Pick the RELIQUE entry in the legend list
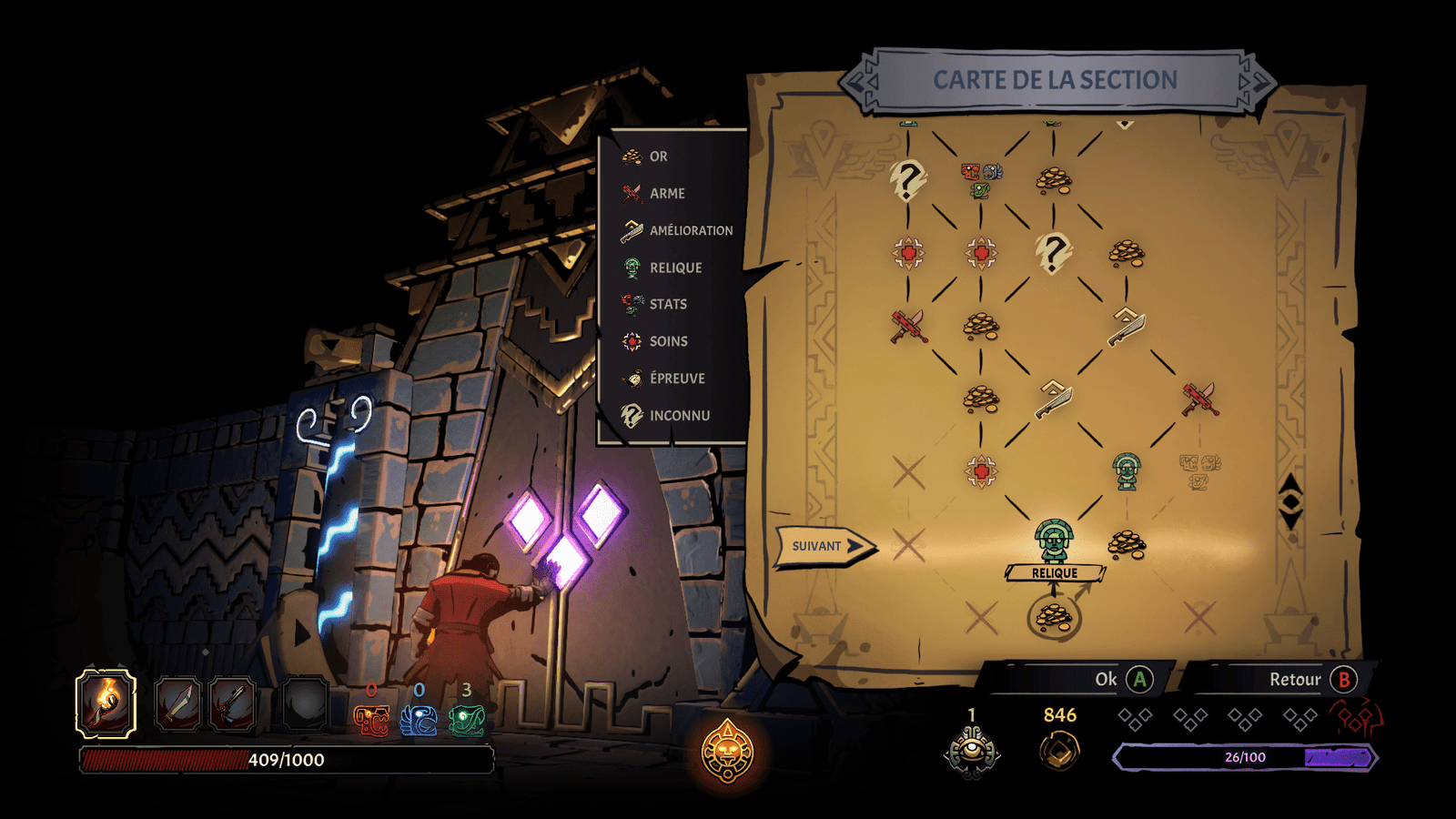The height and width of the screenshot is (819, 1456). coord(675,268)
